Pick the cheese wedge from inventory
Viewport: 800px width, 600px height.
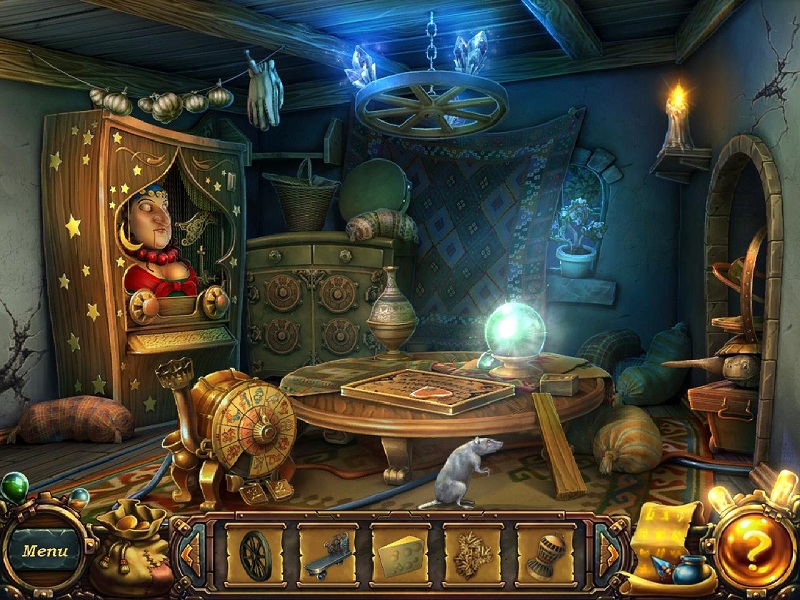400,553
